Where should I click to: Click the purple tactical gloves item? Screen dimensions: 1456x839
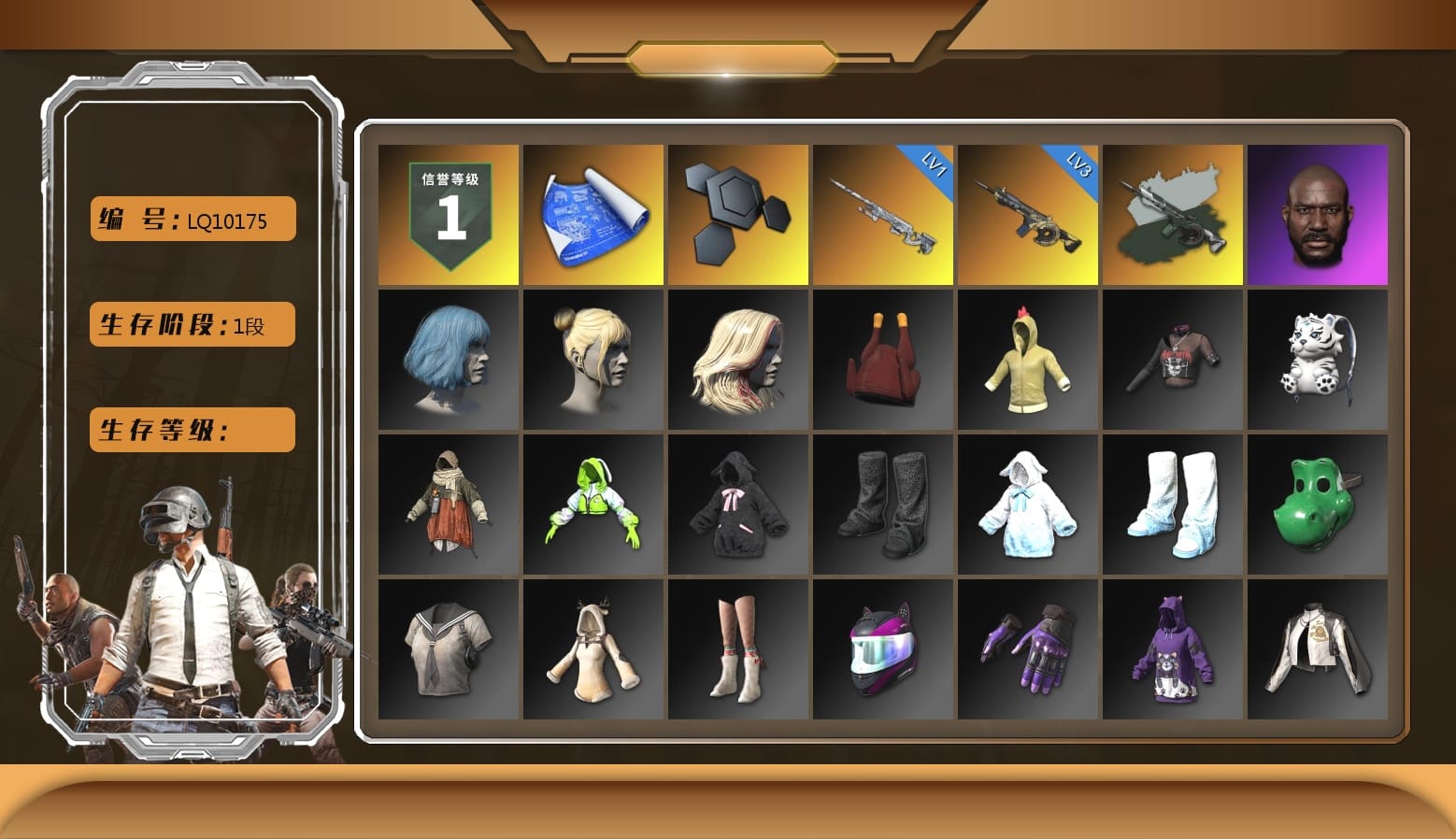pos(1028,649)
